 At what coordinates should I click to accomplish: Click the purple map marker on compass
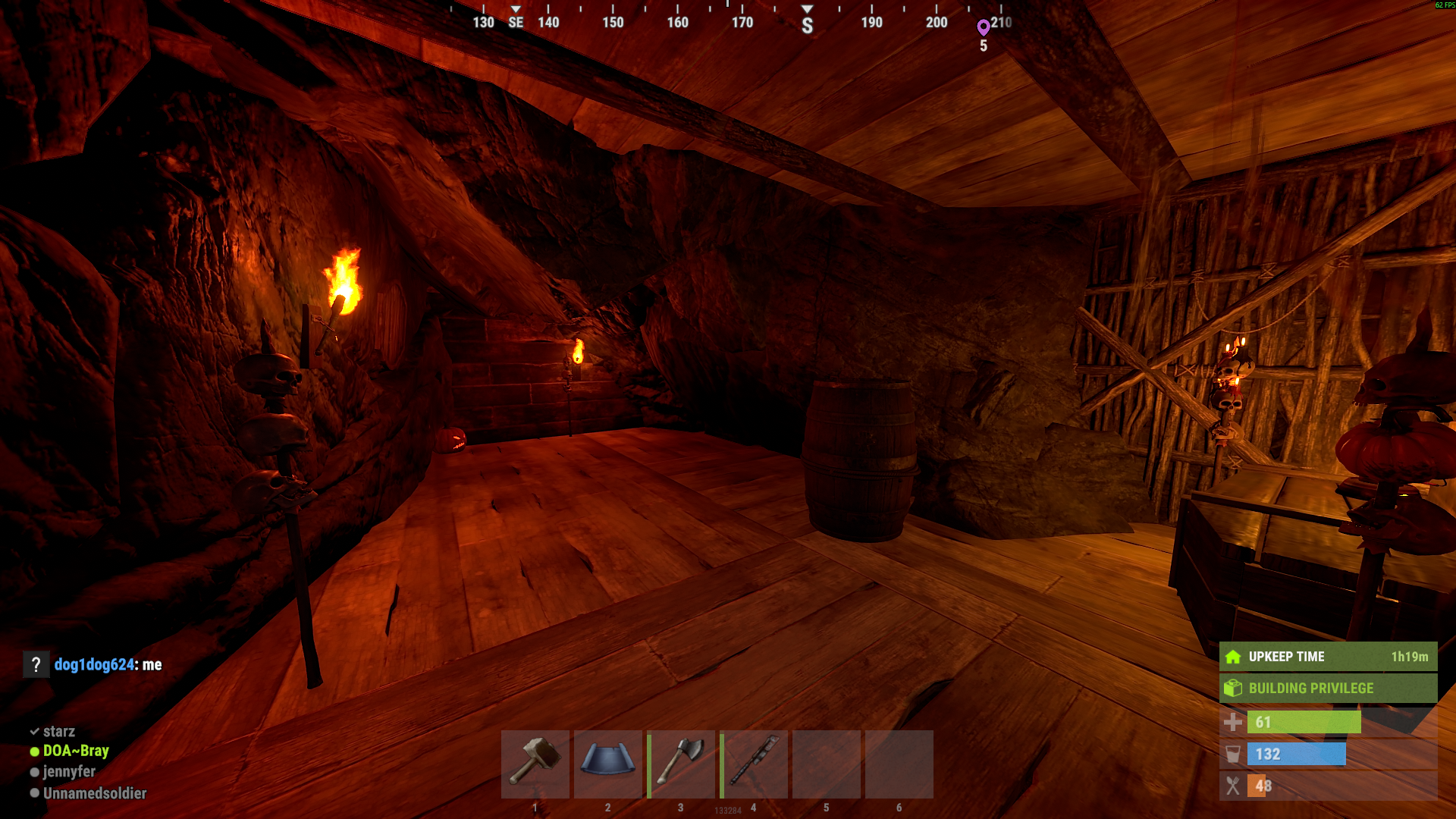pyautogui.click(x=984, y=27)
